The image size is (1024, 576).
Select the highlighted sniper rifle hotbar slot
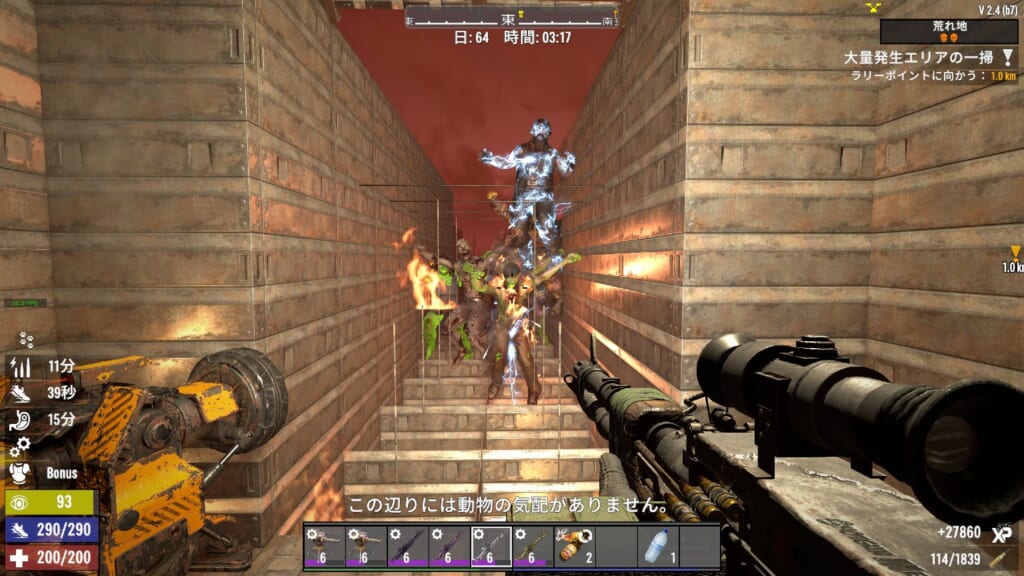(491, 547)
